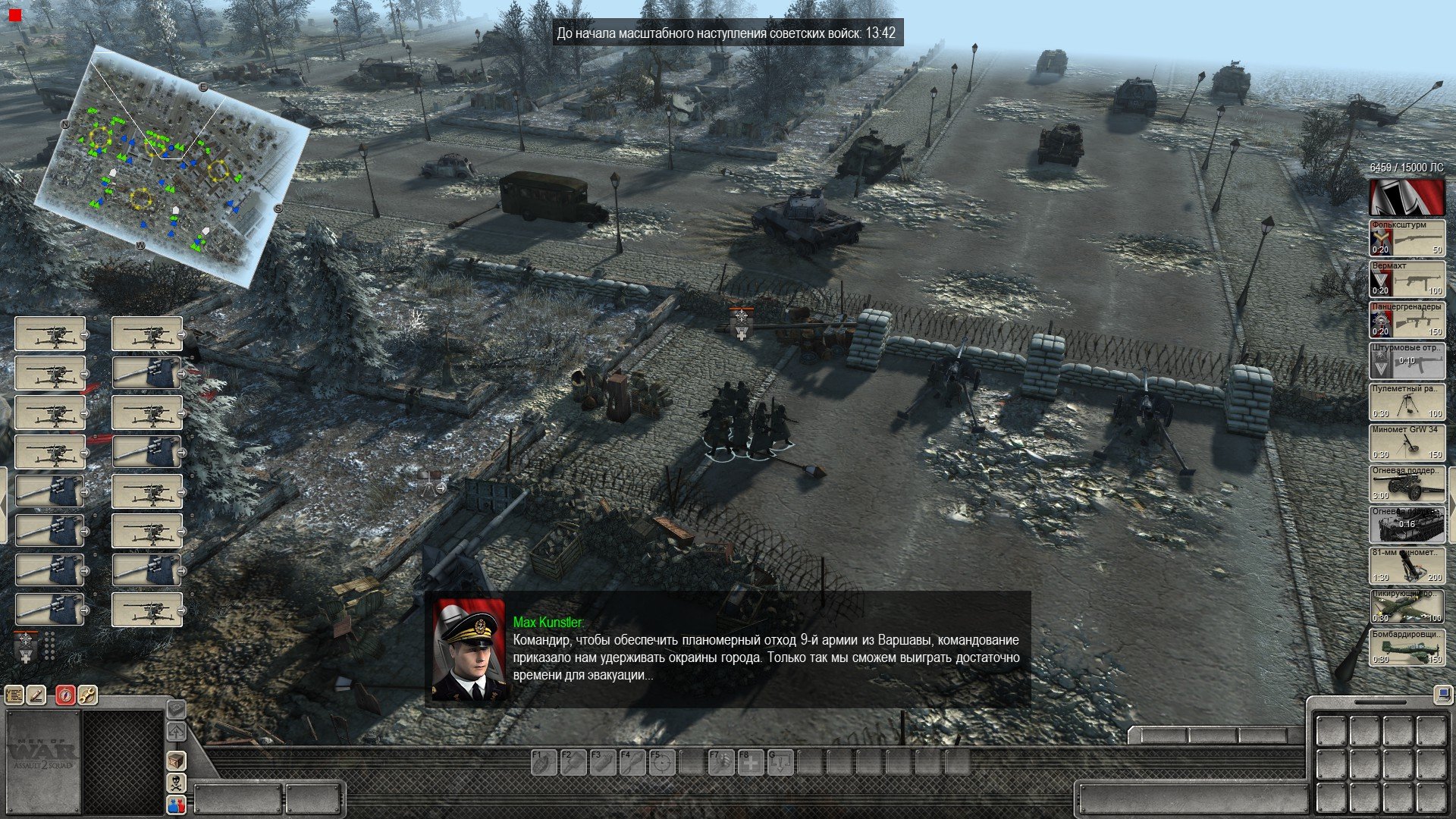Use the F1 grenade action
The width and height of the screenshot is (1456, 819).
click(543, 762)
